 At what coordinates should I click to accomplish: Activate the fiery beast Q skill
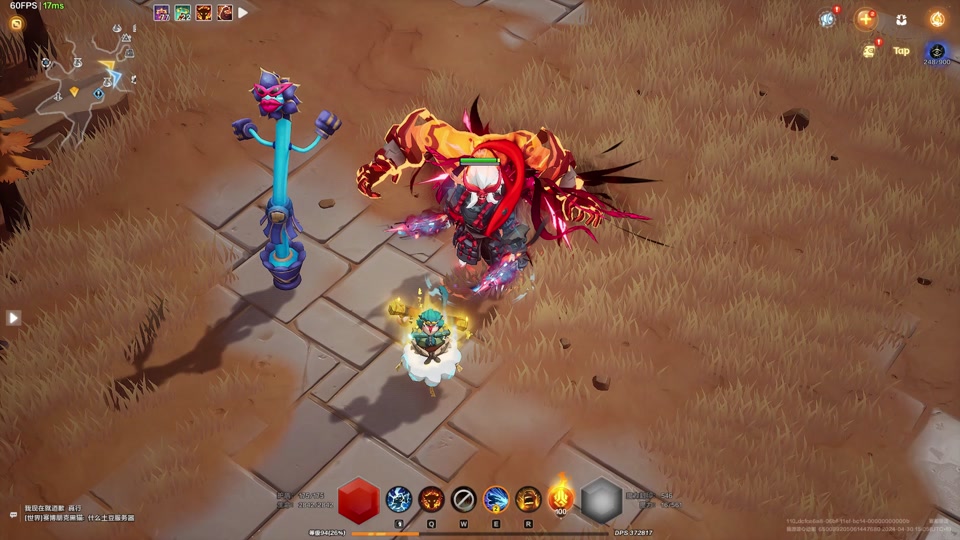(432, 498)
